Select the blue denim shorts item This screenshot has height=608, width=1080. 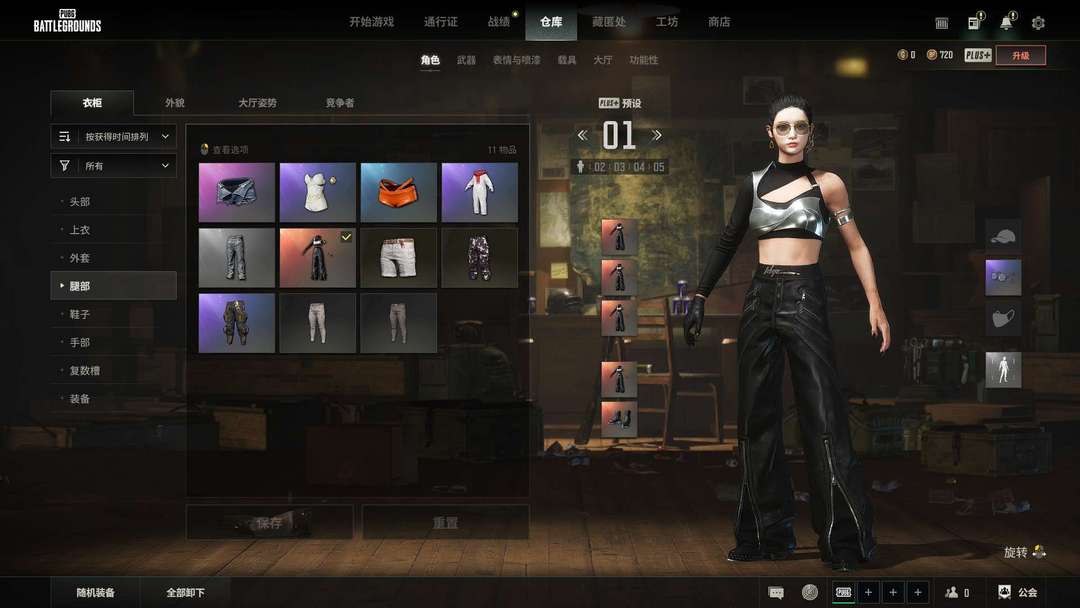[237, 192]
